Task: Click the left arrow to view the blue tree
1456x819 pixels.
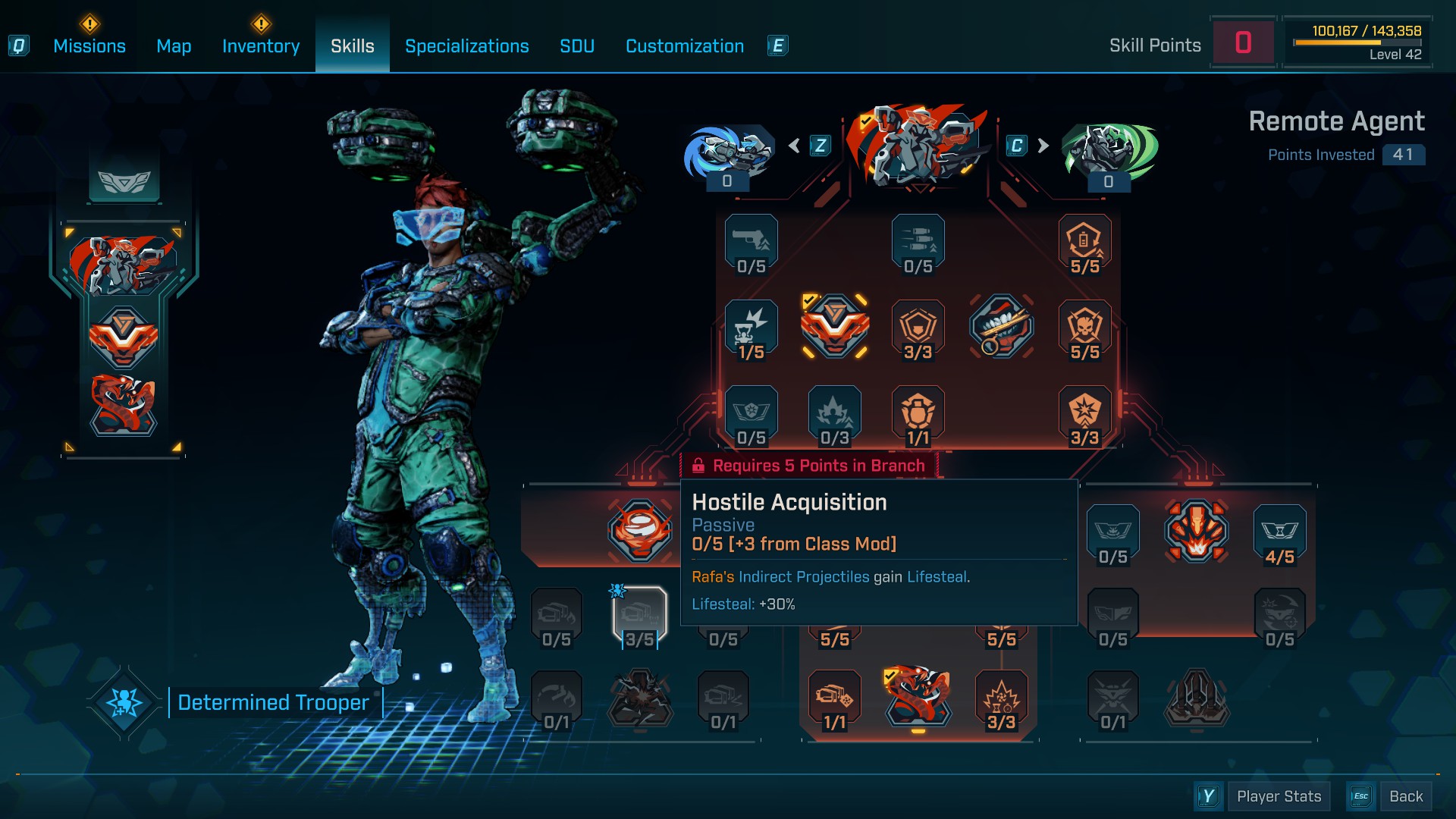Action: click(x=795, y=144)
